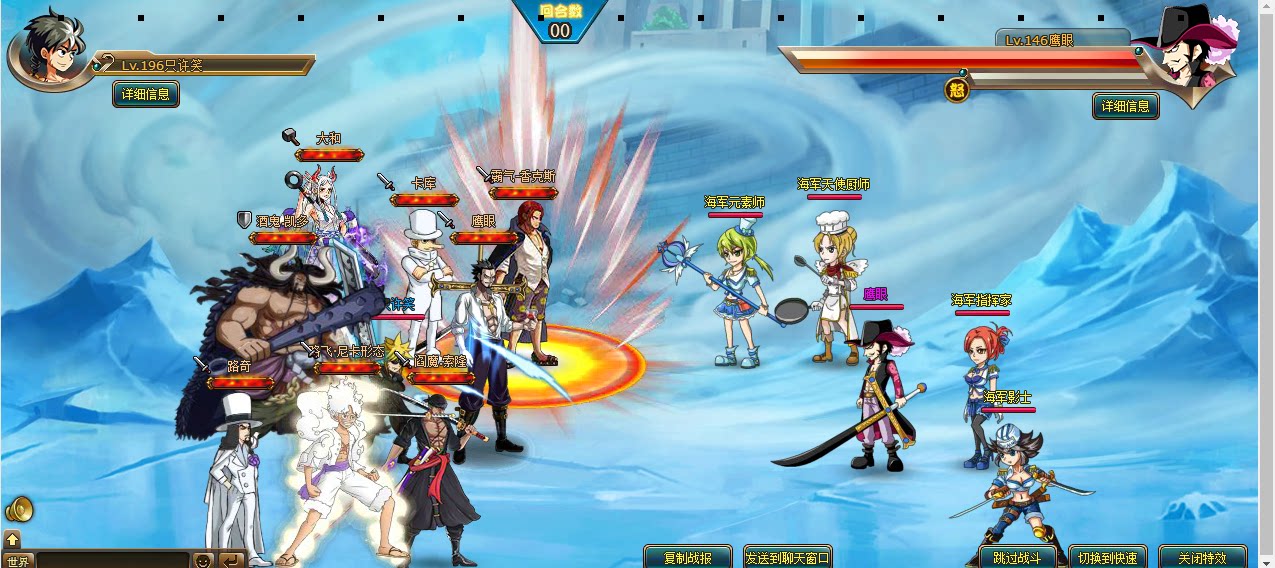The height and width of the screenshot is (568, 1275).
Task: Send report via 发送到聊天窗口
Action: click(787, 557)
